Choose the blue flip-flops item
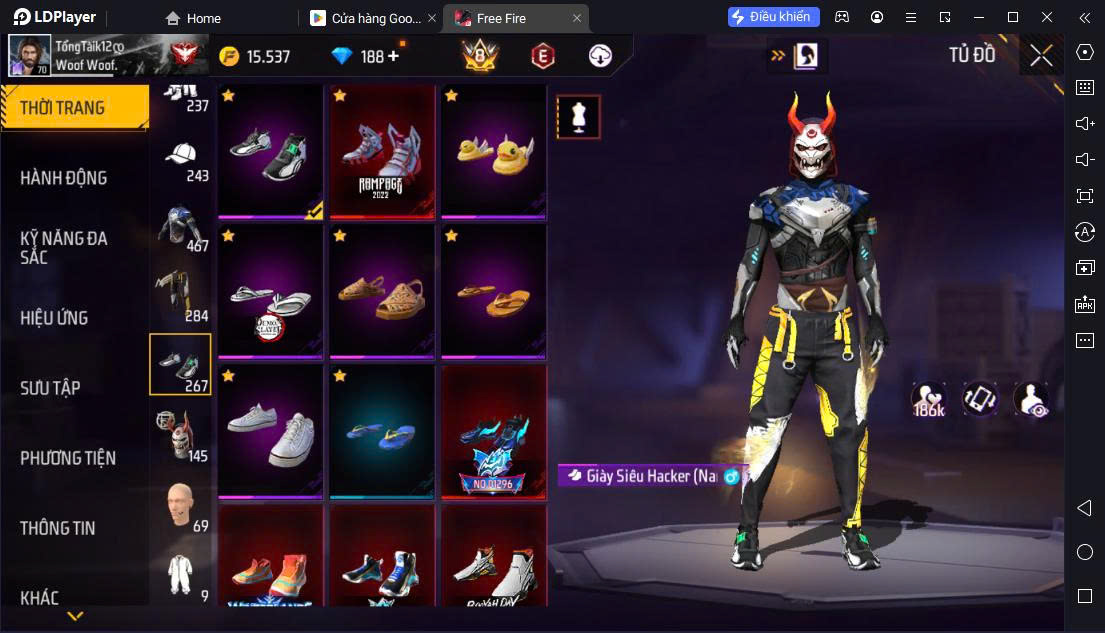 (382, 432)
